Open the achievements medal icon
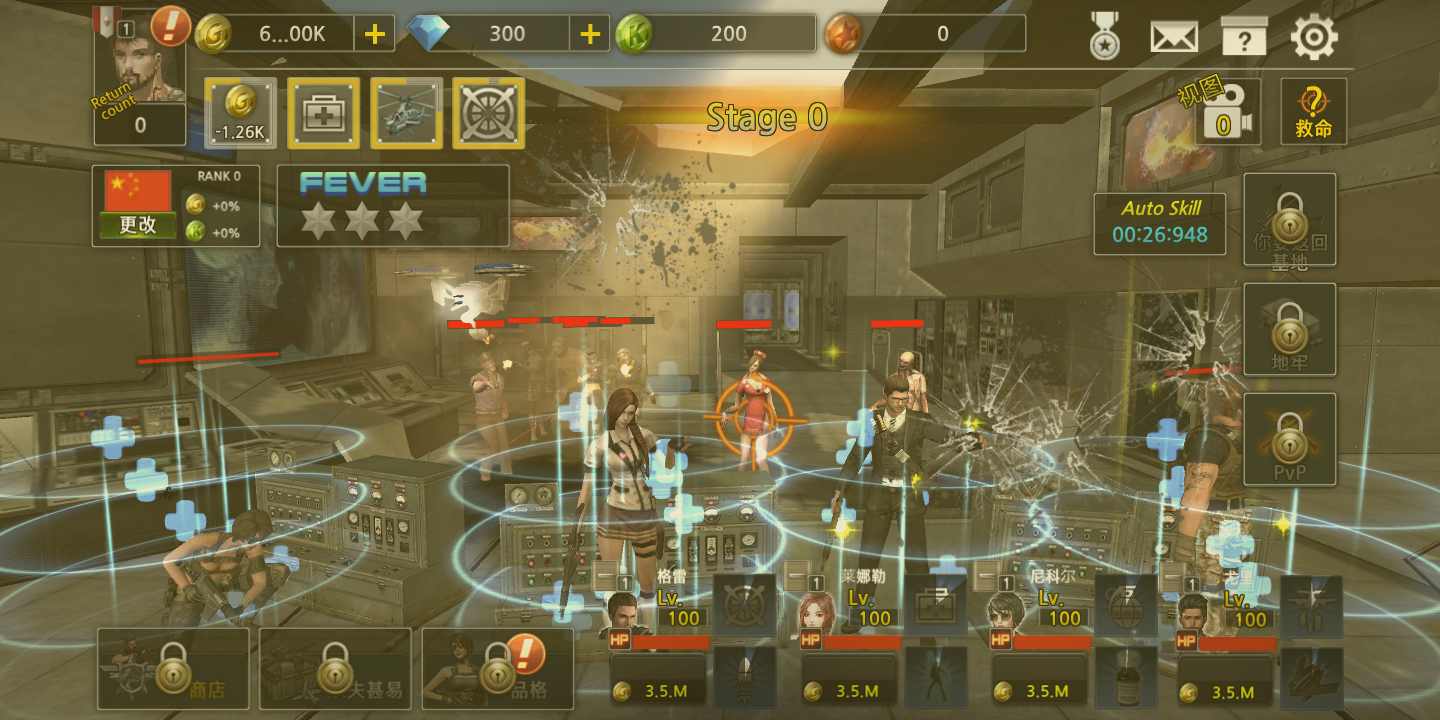The height and width of the screenshot is (720, 1440). pyautogui.click(x=1104, y=33)
